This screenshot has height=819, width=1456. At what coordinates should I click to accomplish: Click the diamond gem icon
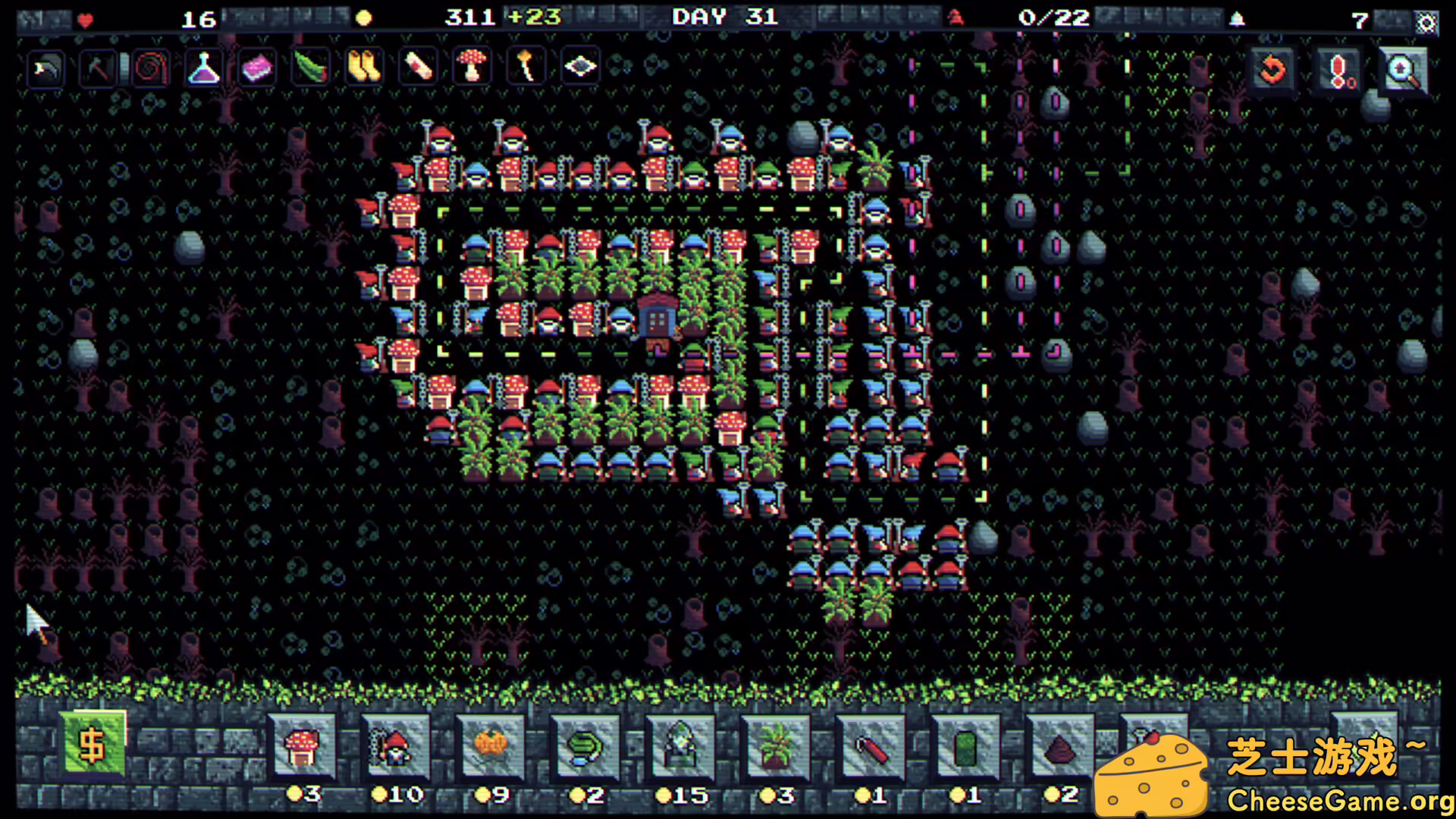coord(579,67)
